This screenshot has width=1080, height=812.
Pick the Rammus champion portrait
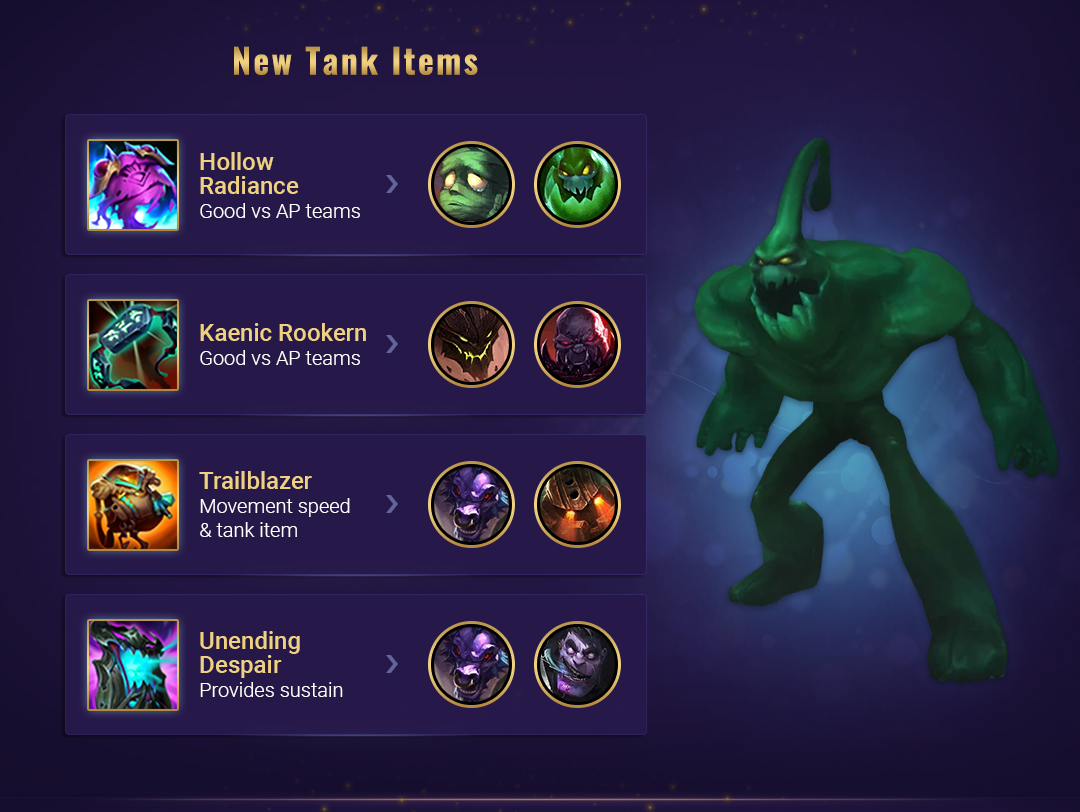[x=577, y=505]
